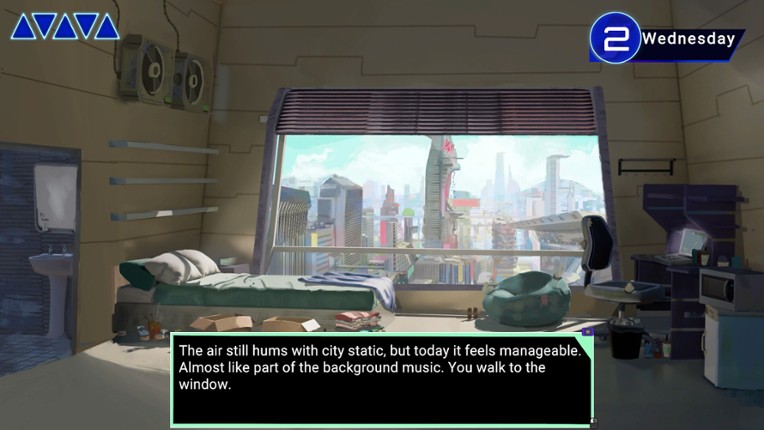
Task: Click the small purple button on the dialogue box corner
Action: 587,332
